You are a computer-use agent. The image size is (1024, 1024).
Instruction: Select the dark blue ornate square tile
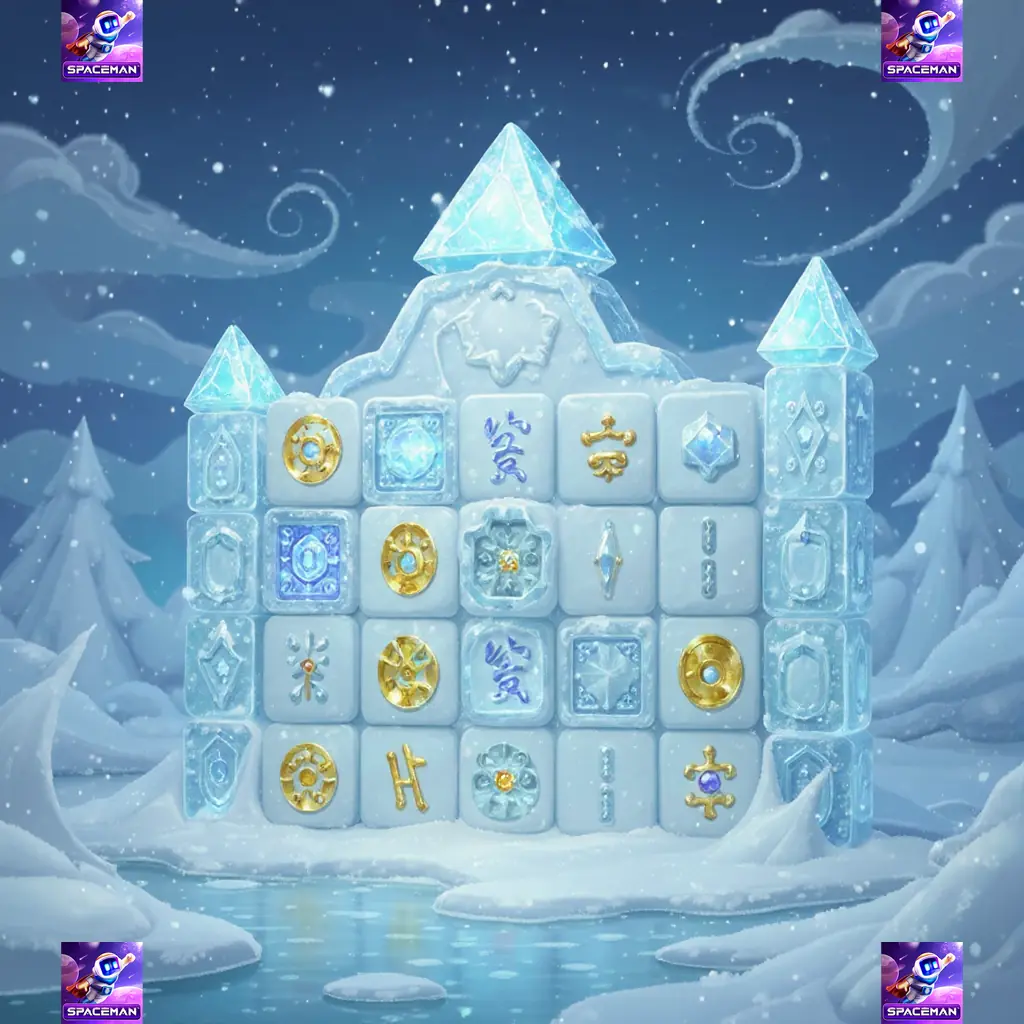pos(310,558)
